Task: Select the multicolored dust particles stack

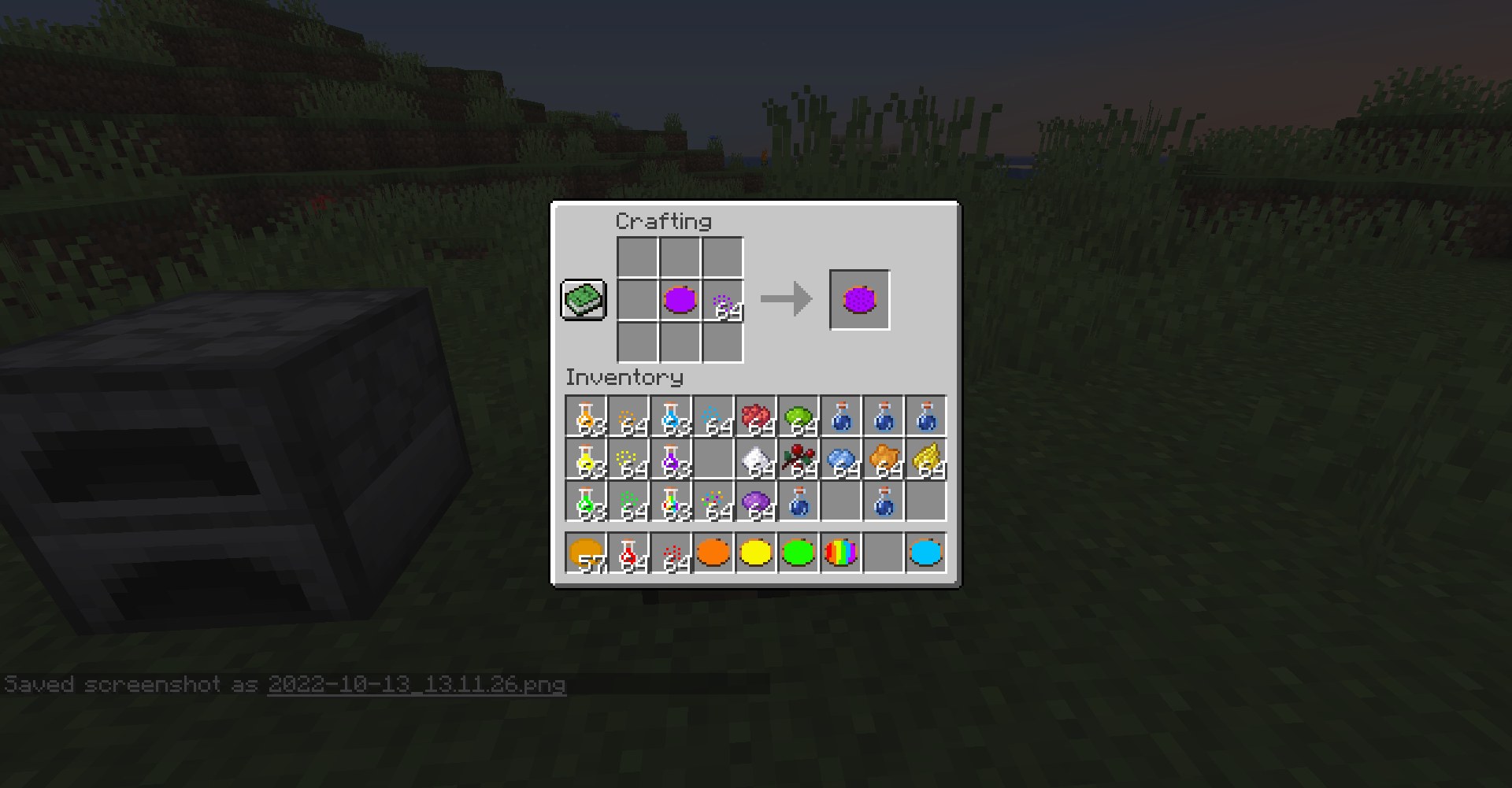Action: pos(713,502)
